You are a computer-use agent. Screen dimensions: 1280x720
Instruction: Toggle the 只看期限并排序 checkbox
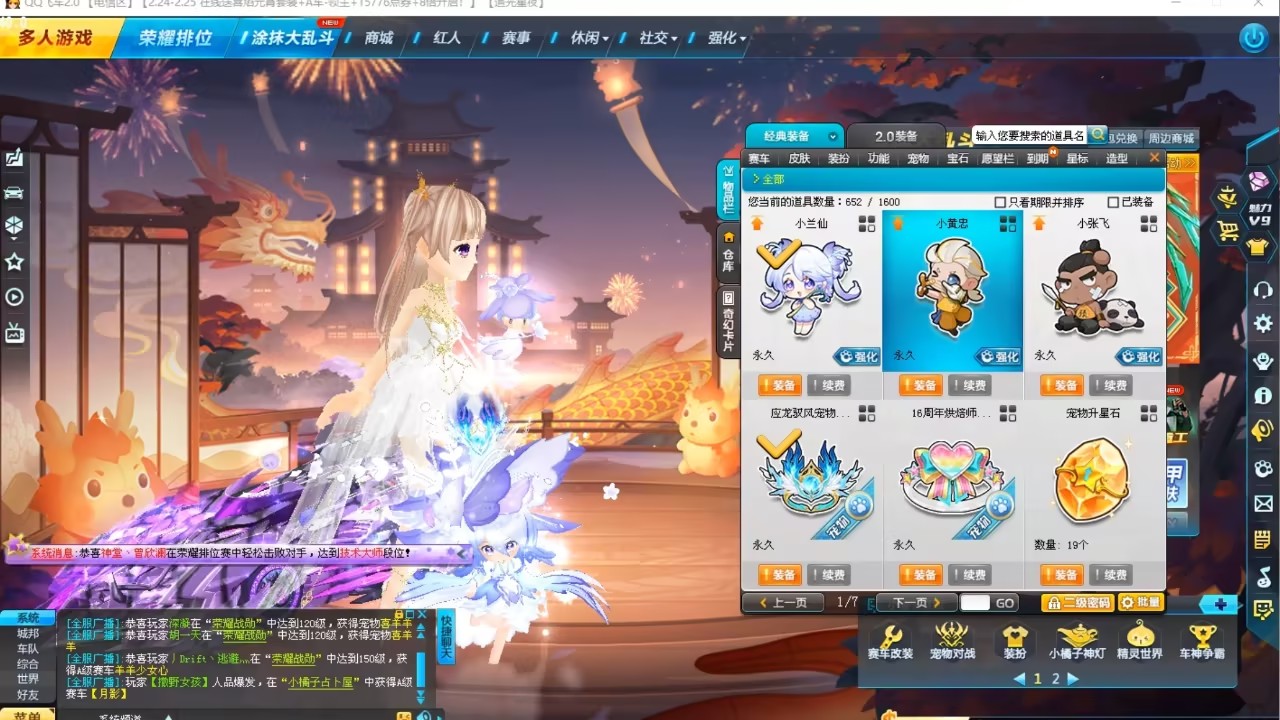click(1000, 202)
